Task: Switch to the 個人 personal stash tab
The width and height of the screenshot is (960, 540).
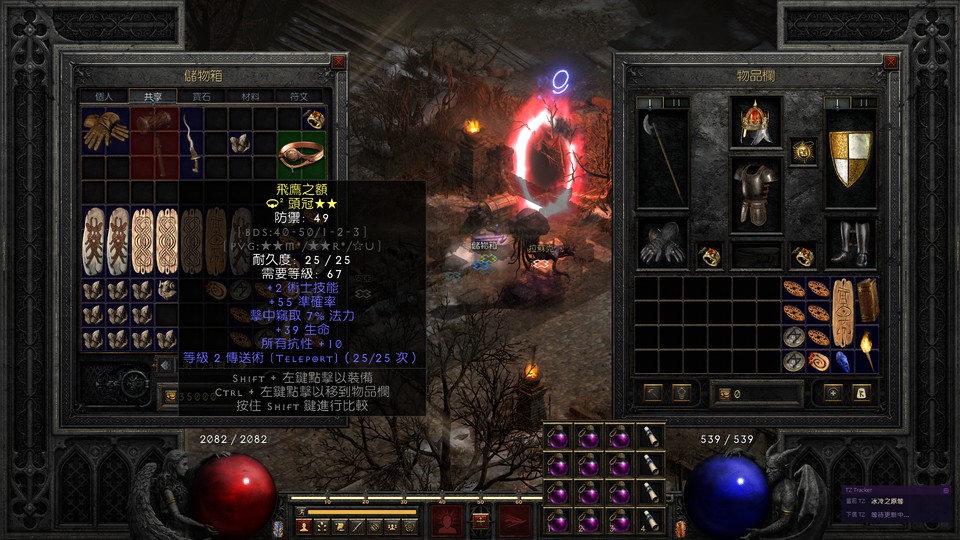Action: [x=104, y=97]
